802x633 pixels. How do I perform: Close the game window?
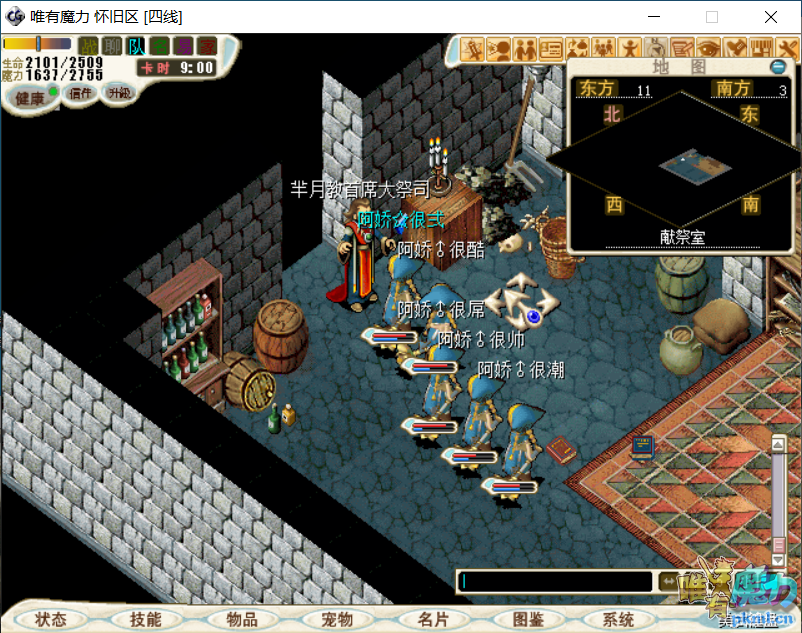[771, 17]
